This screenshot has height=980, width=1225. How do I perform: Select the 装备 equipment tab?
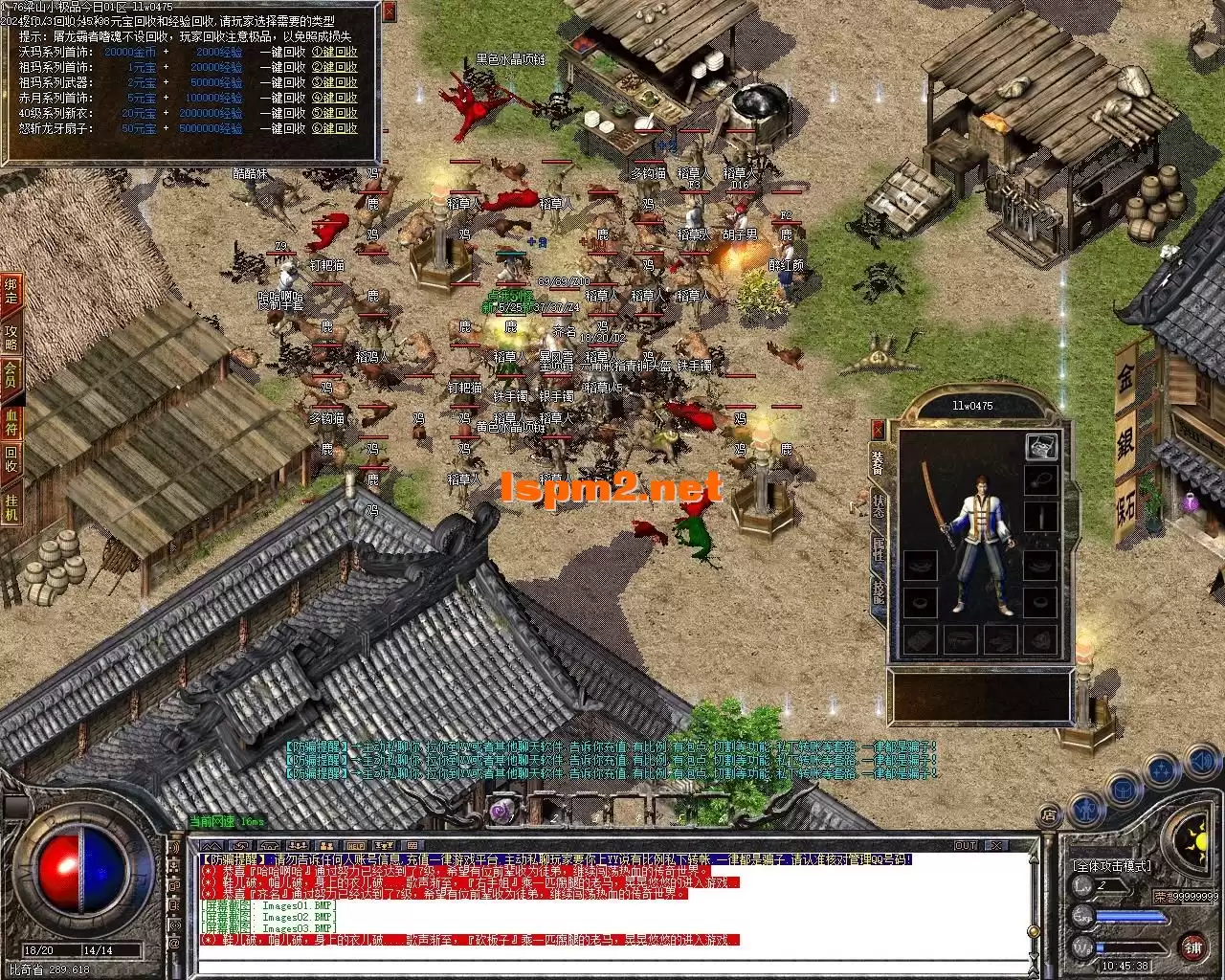coord(878,461)
